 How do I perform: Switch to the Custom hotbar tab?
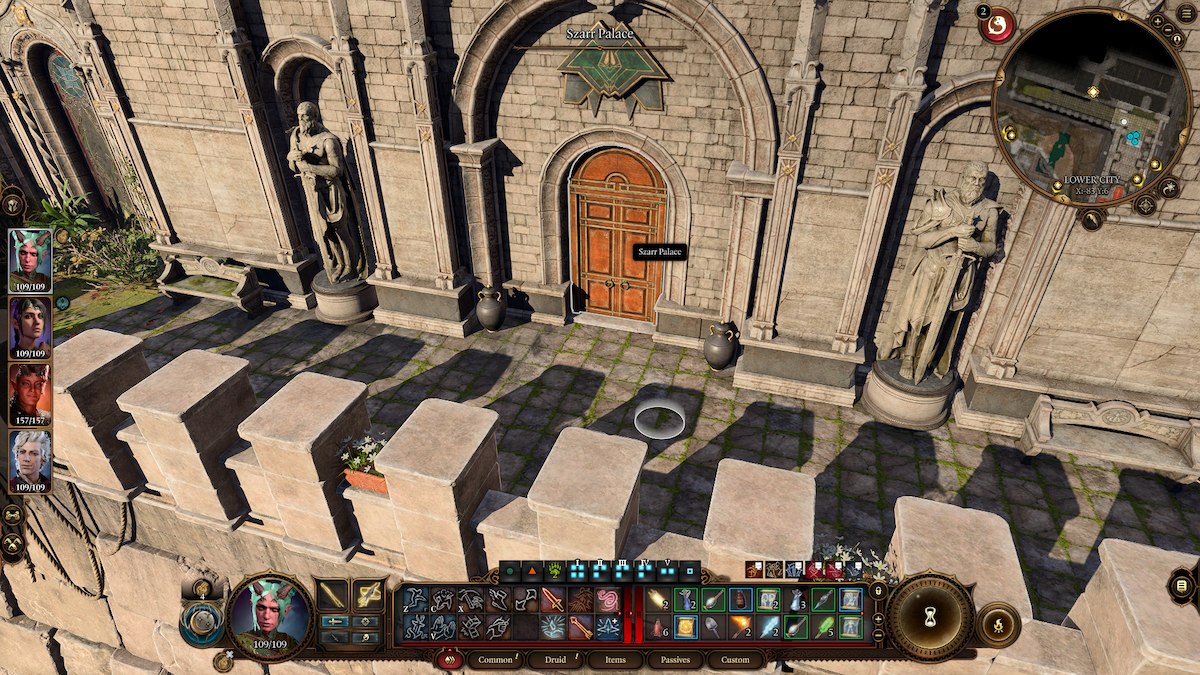[735, 660]
